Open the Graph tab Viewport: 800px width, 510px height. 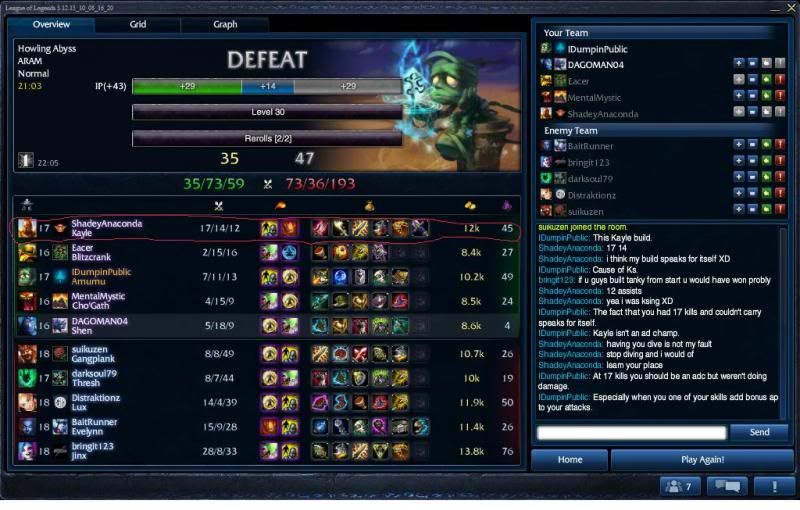point(225,24)
